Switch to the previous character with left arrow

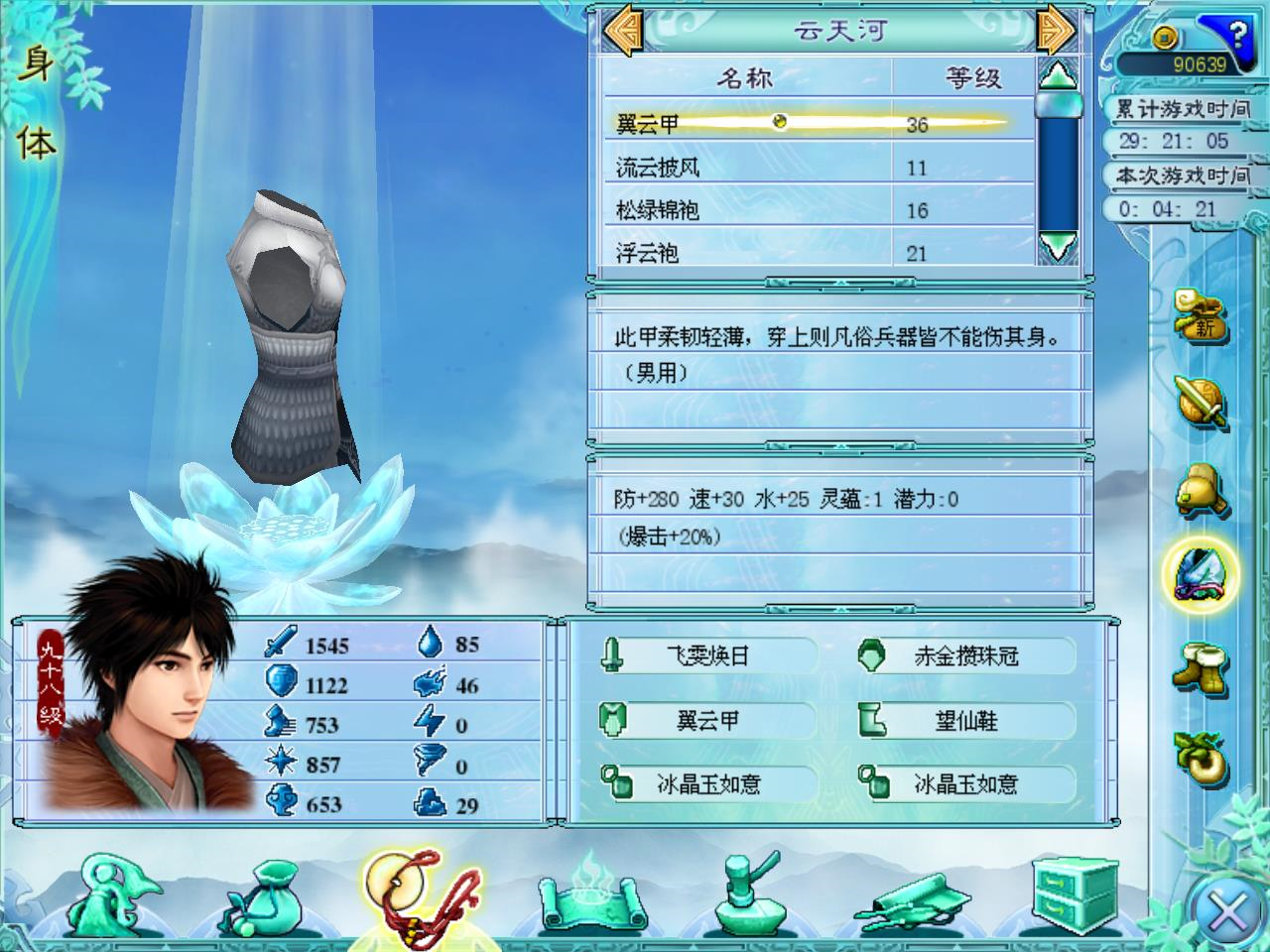pyautogui.click(x=623, y=30)
